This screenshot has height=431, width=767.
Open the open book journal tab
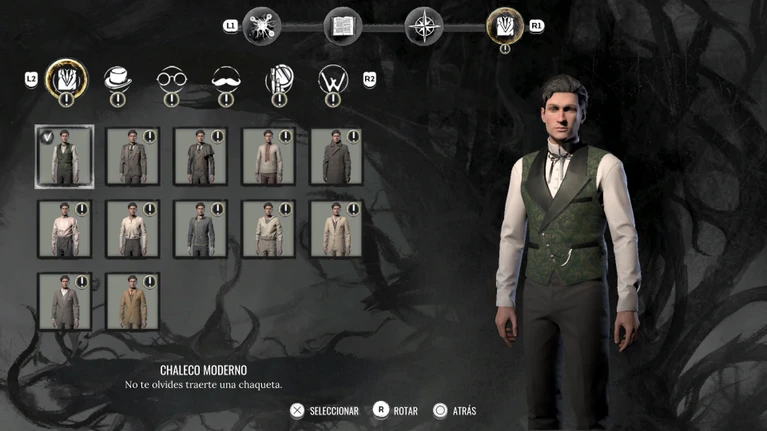point(343,26)
